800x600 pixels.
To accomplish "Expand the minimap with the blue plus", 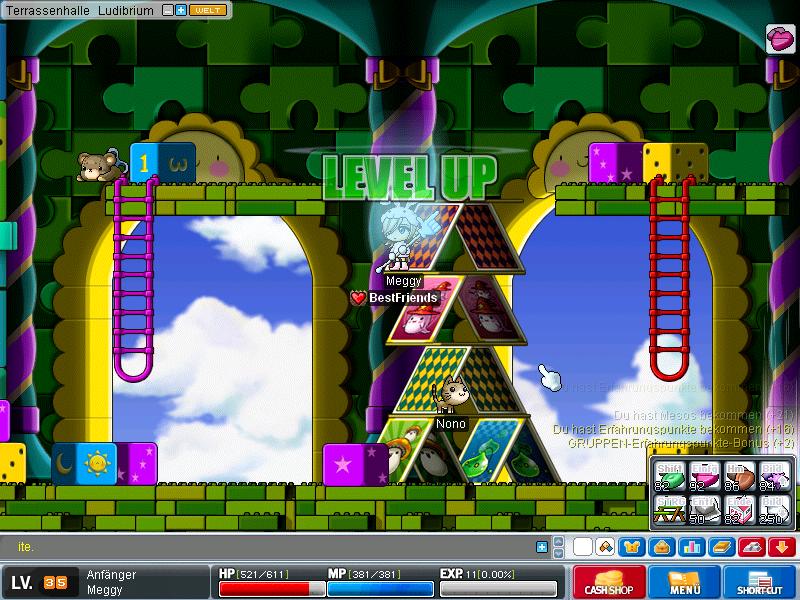I will [x=181, y=9].
